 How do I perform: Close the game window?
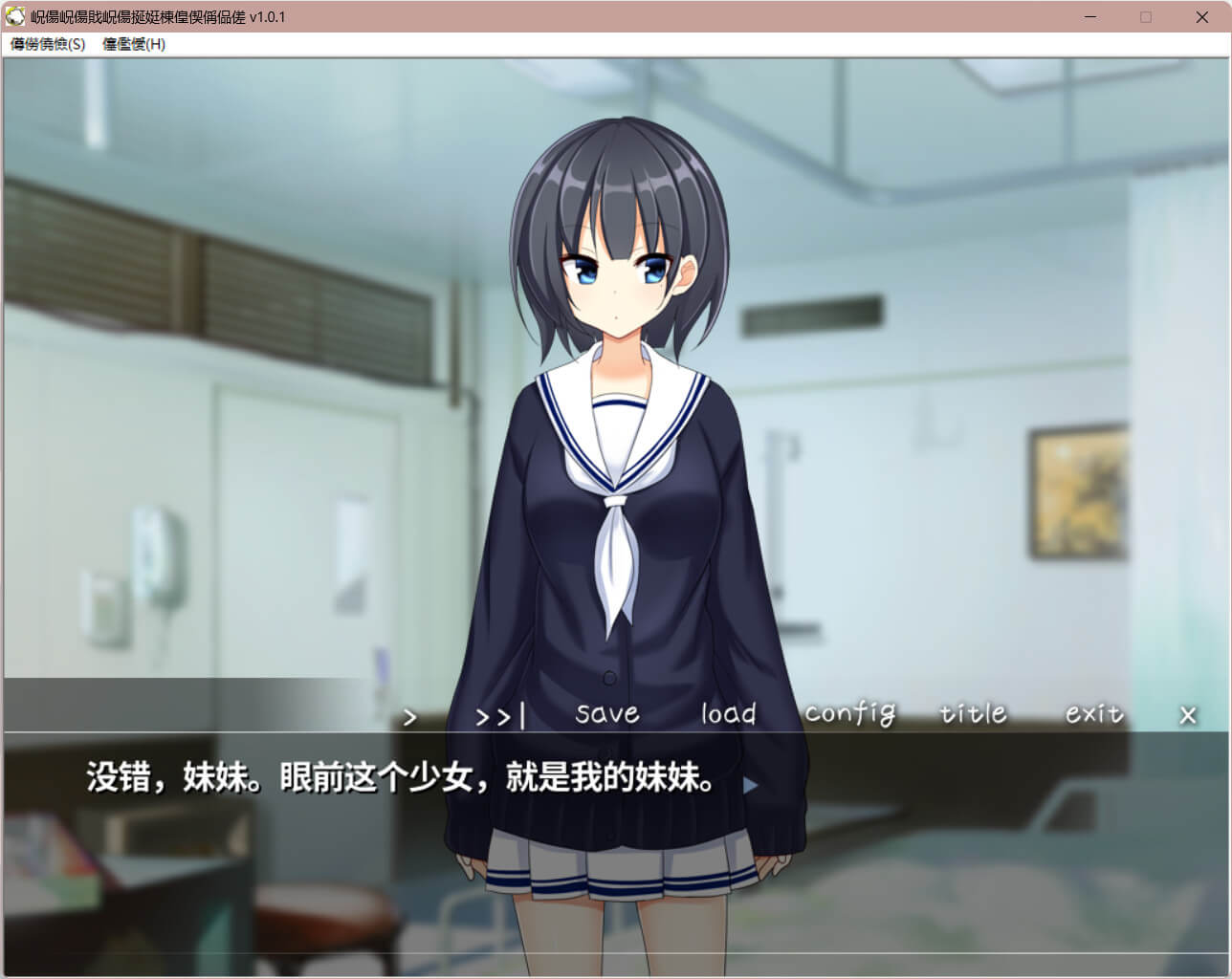(1202, 17)
